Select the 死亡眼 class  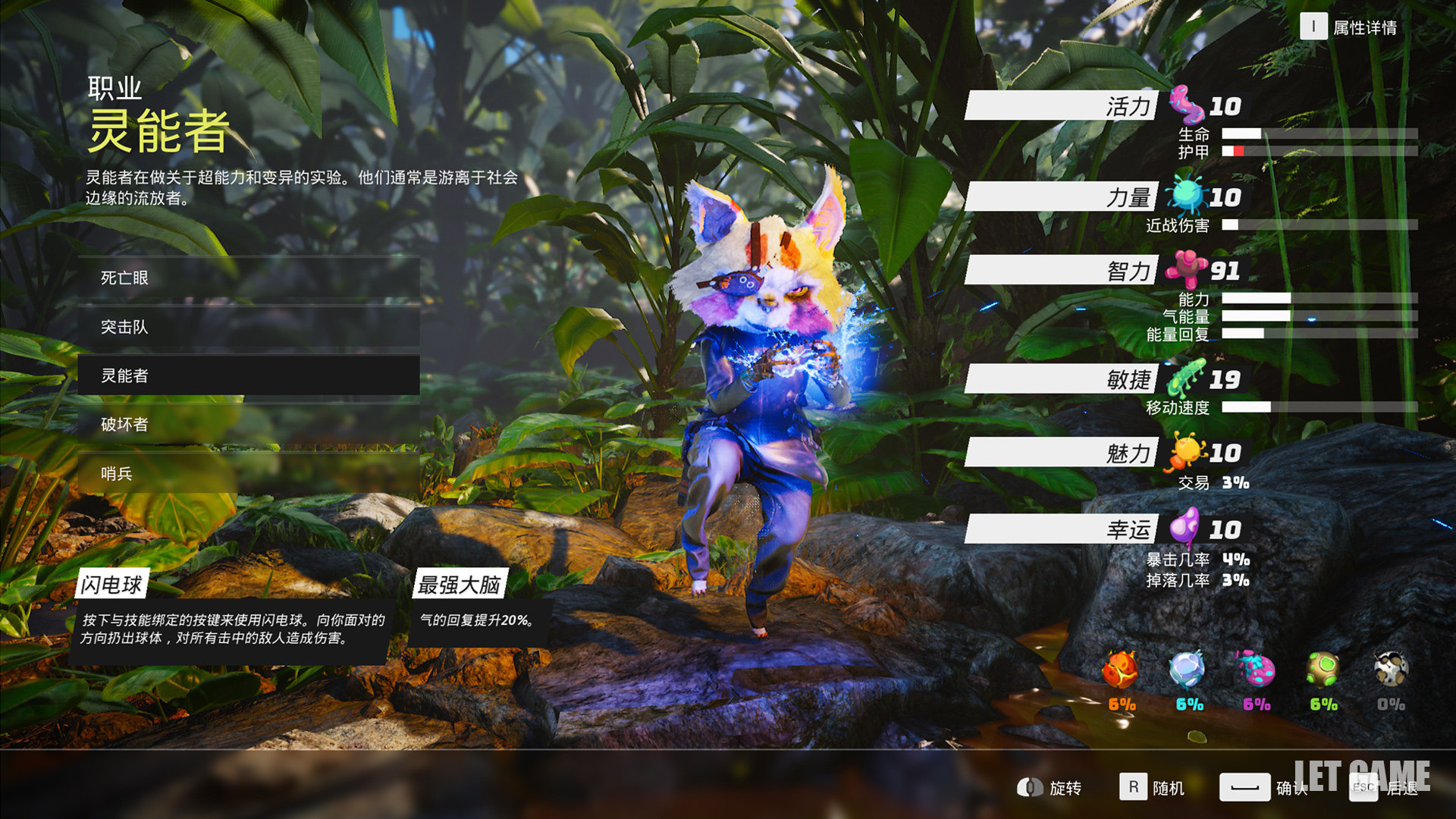[x=248, y=278]
